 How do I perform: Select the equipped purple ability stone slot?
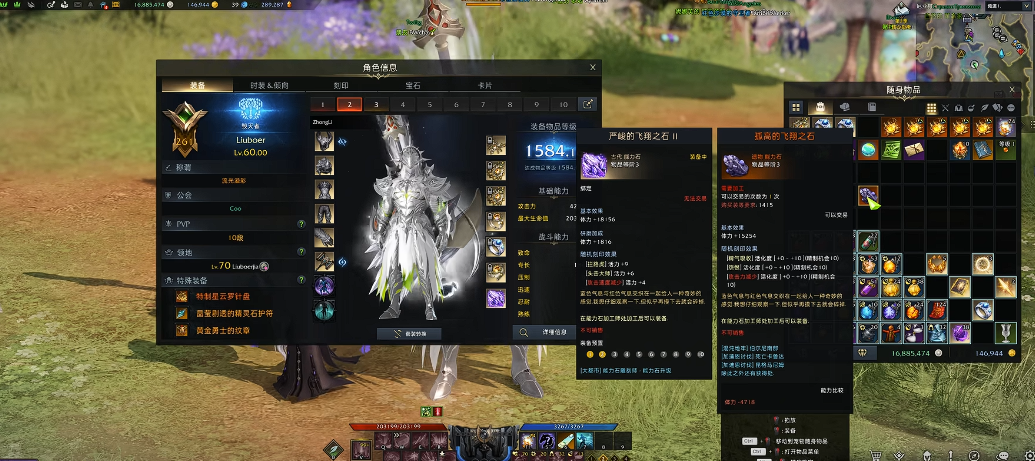(497, 298)
